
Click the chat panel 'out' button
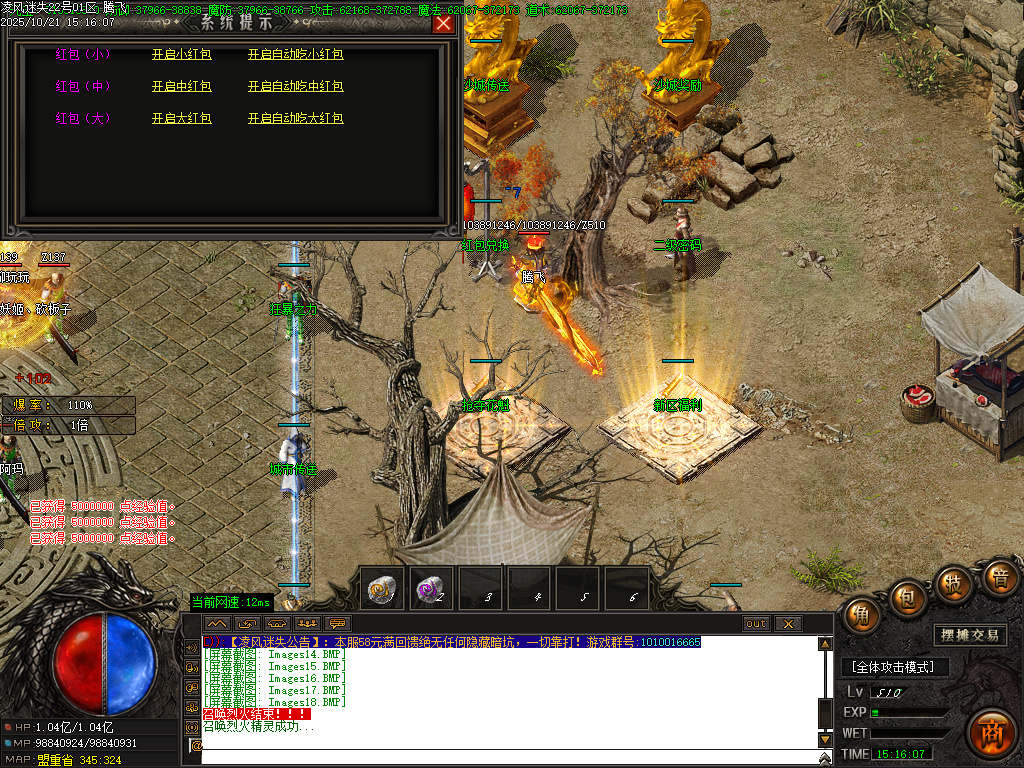[x=757, y=624]
